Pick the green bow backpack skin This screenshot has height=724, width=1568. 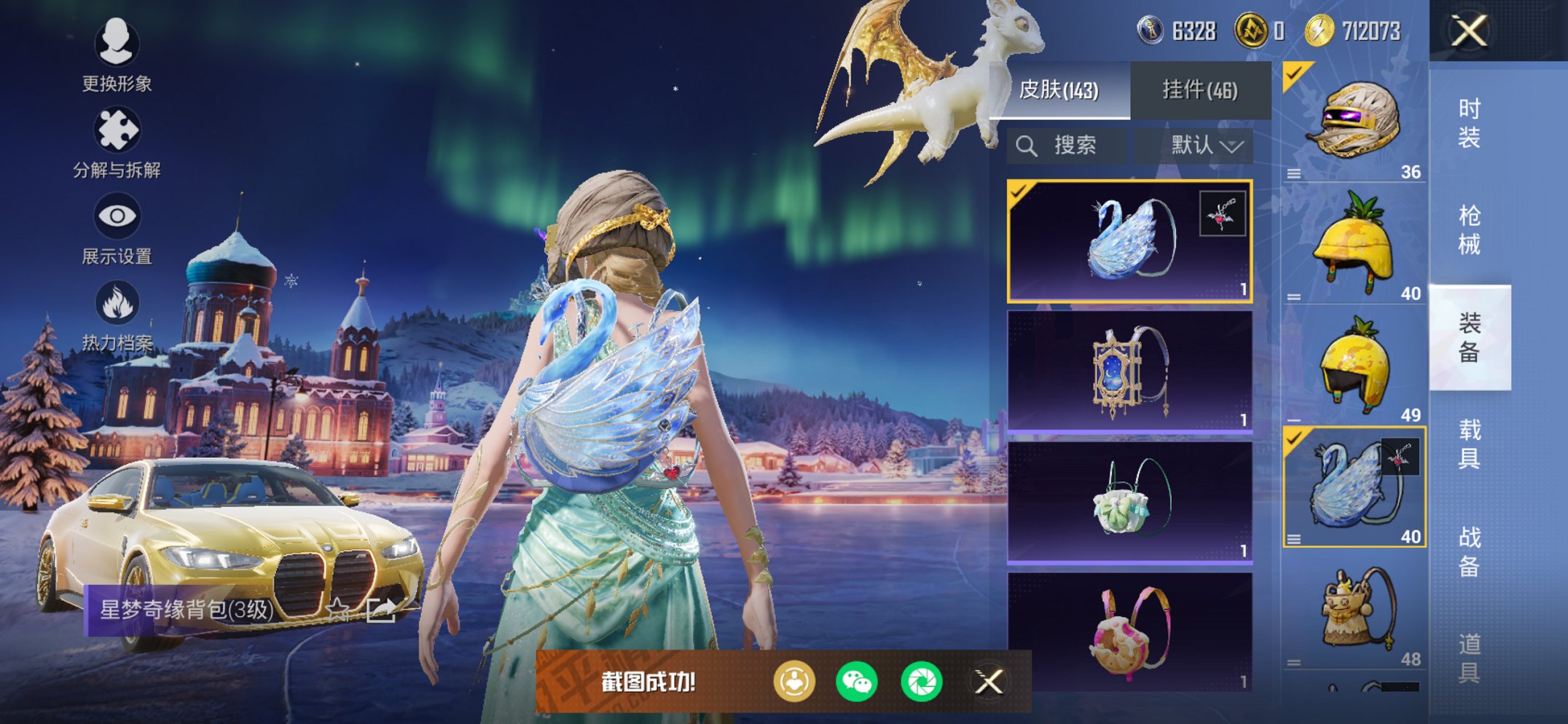point(1129,503)
